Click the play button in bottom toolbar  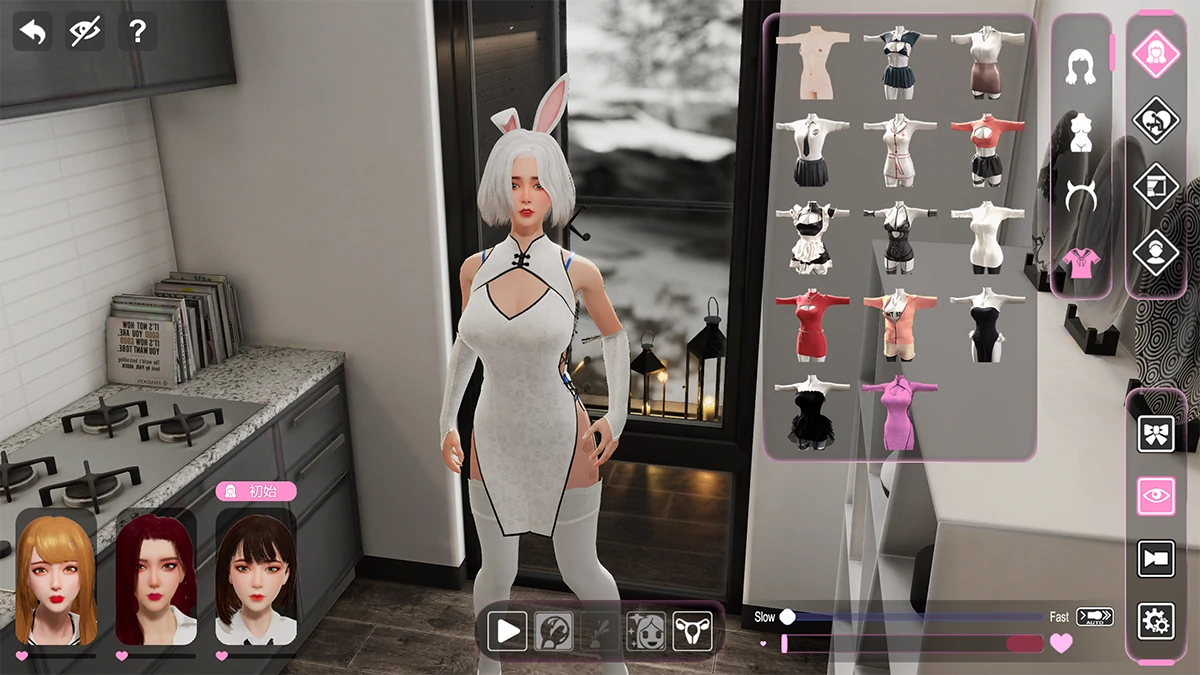pos(507,631)
